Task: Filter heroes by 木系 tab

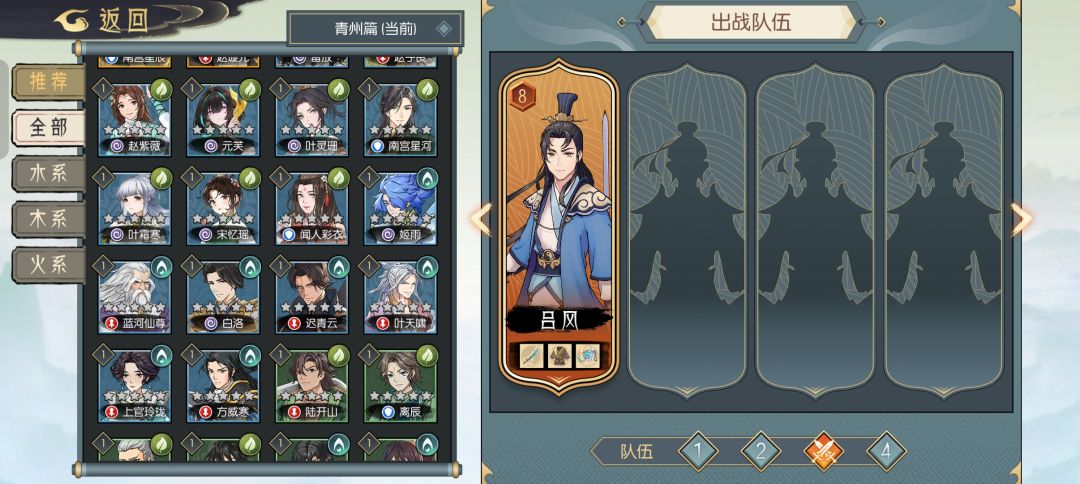Action: (48, 219)
